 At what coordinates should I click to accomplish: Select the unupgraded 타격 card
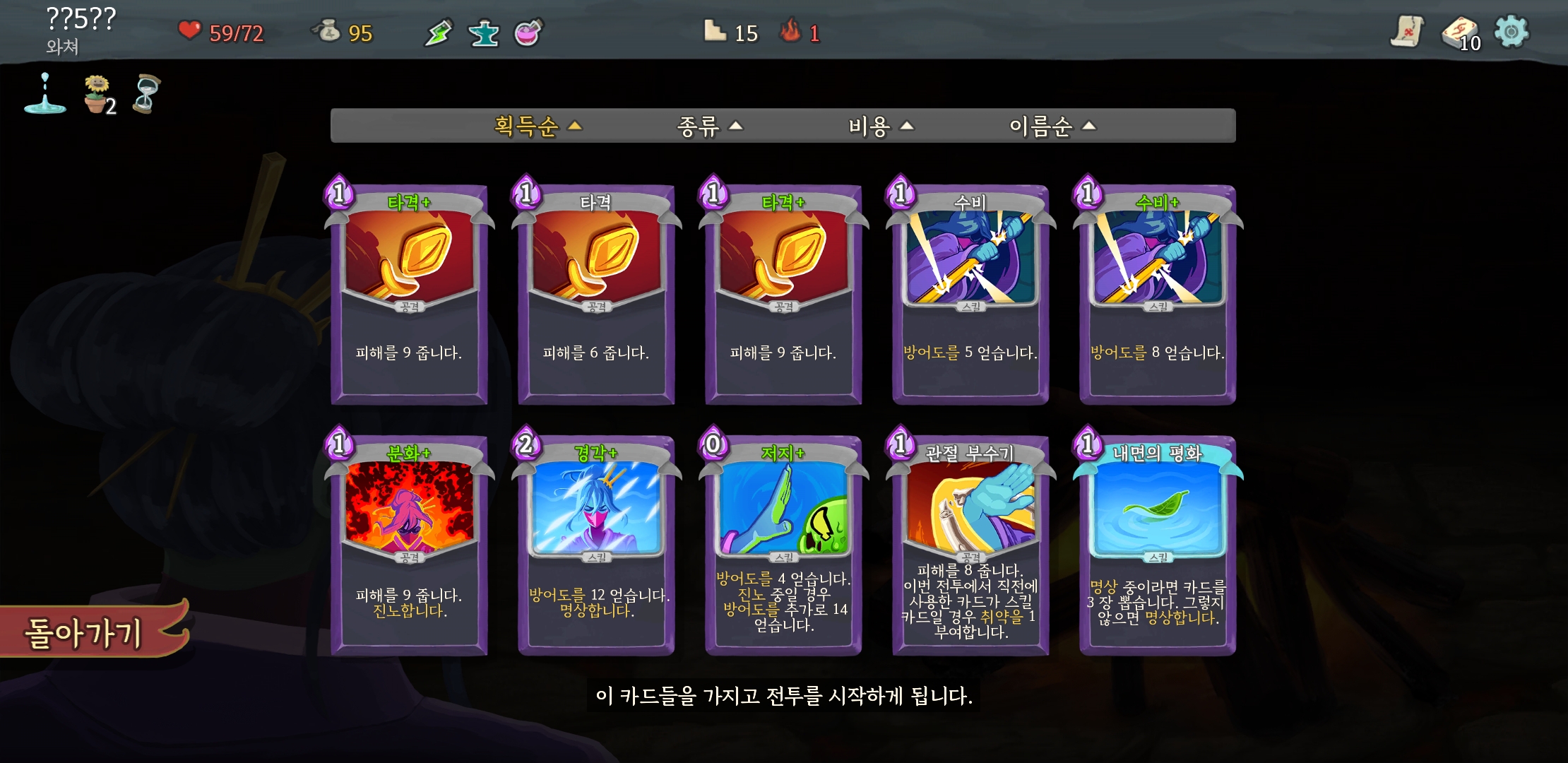tap(596, 295)
